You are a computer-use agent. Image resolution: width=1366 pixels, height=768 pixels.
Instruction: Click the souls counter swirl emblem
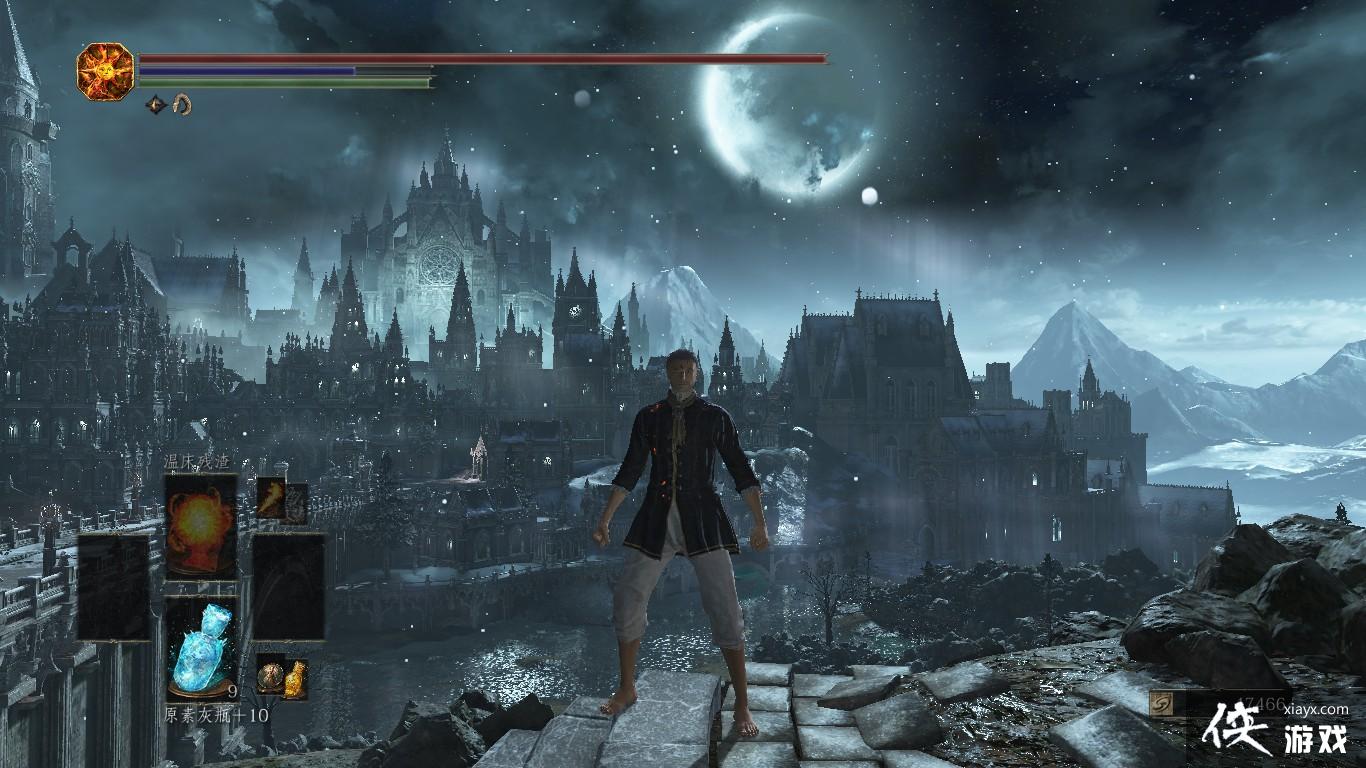[x=1162, y=704]
